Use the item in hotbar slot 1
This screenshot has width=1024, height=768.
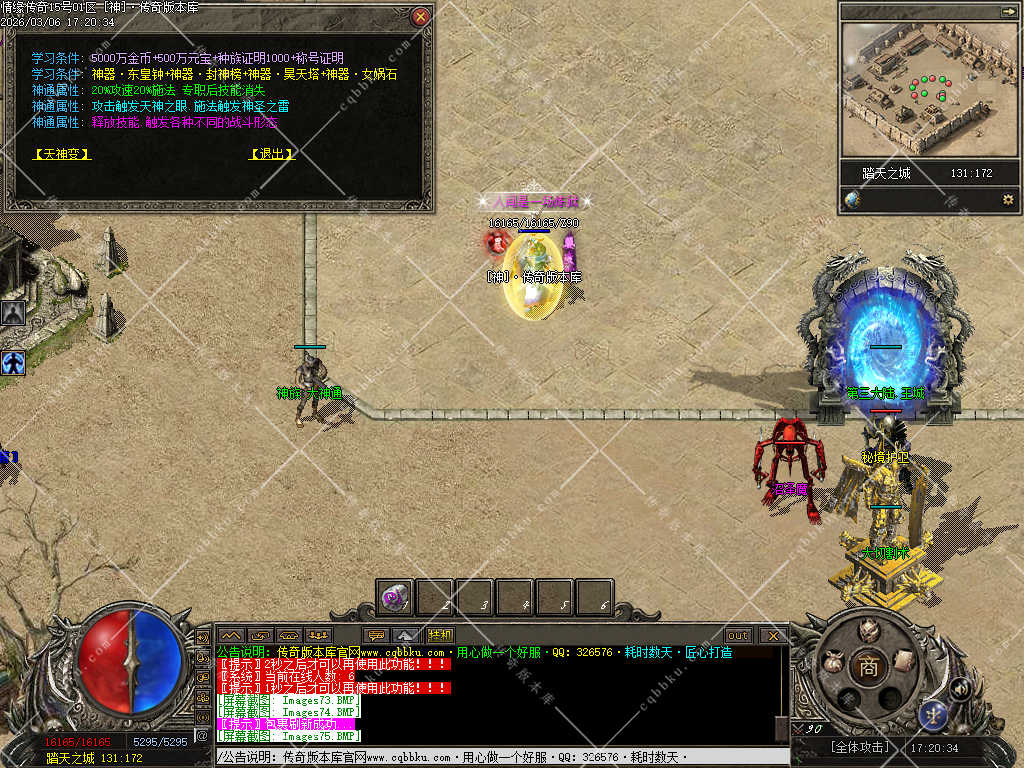[395, 598]
